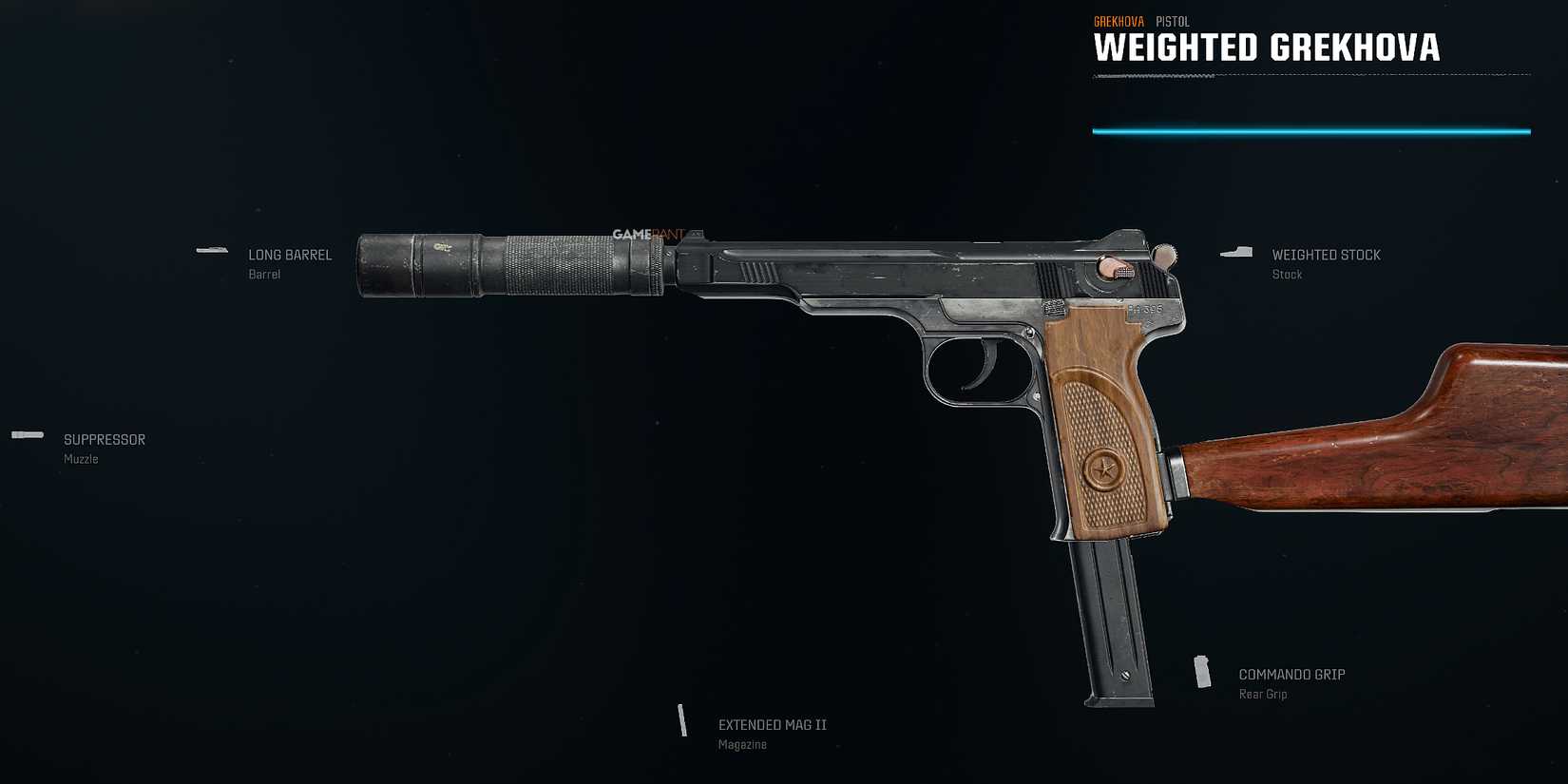
Task: Click the extended magazine on the weapon model
Action: (x=1112, y=618)
